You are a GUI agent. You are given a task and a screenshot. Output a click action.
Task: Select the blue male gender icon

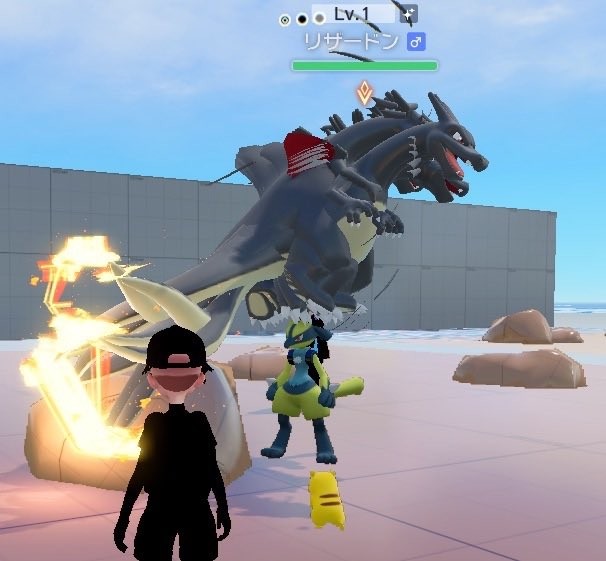coord(417,42)
